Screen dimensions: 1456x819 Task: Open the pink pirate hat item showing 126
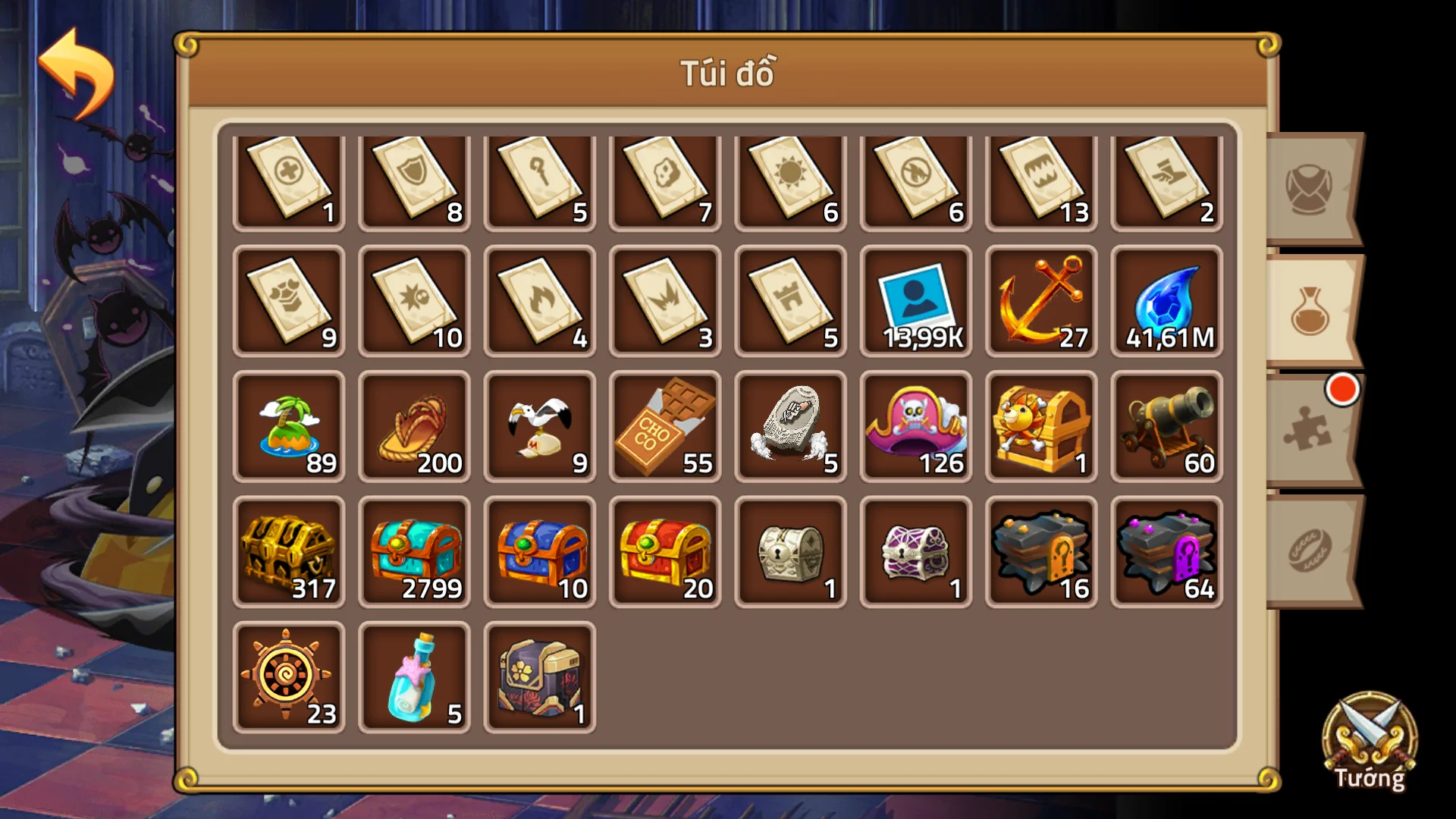pos(915,426)
